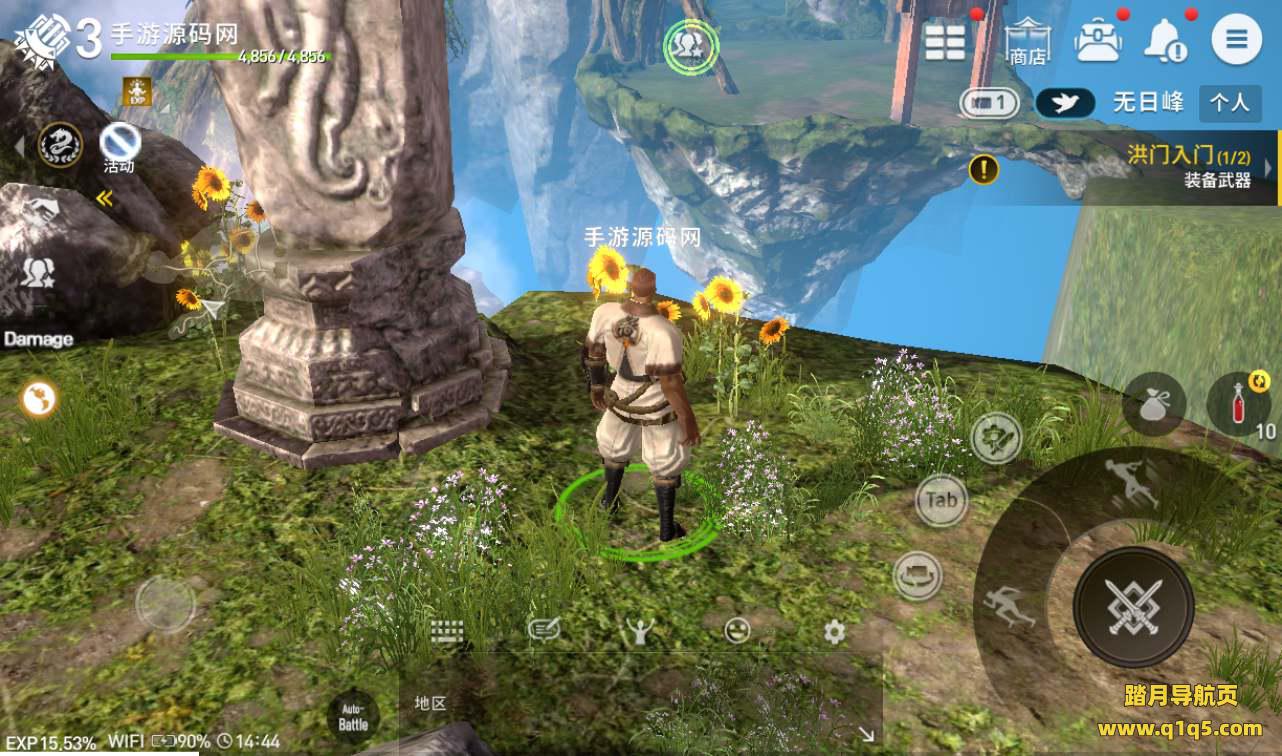Open the grid menu icon
The width and height of the screenshot is (1282, 756).
tap(945, 42)
